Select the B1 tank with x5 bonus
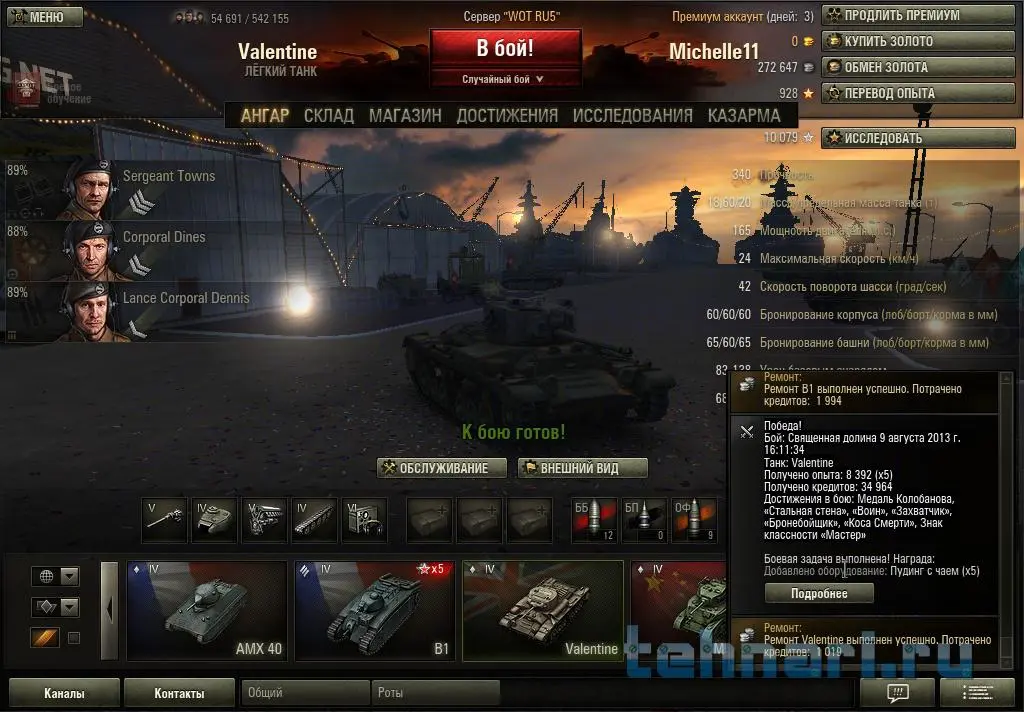Image resolution: width=1024 pixels, height=712 pixels. [375, 611]
